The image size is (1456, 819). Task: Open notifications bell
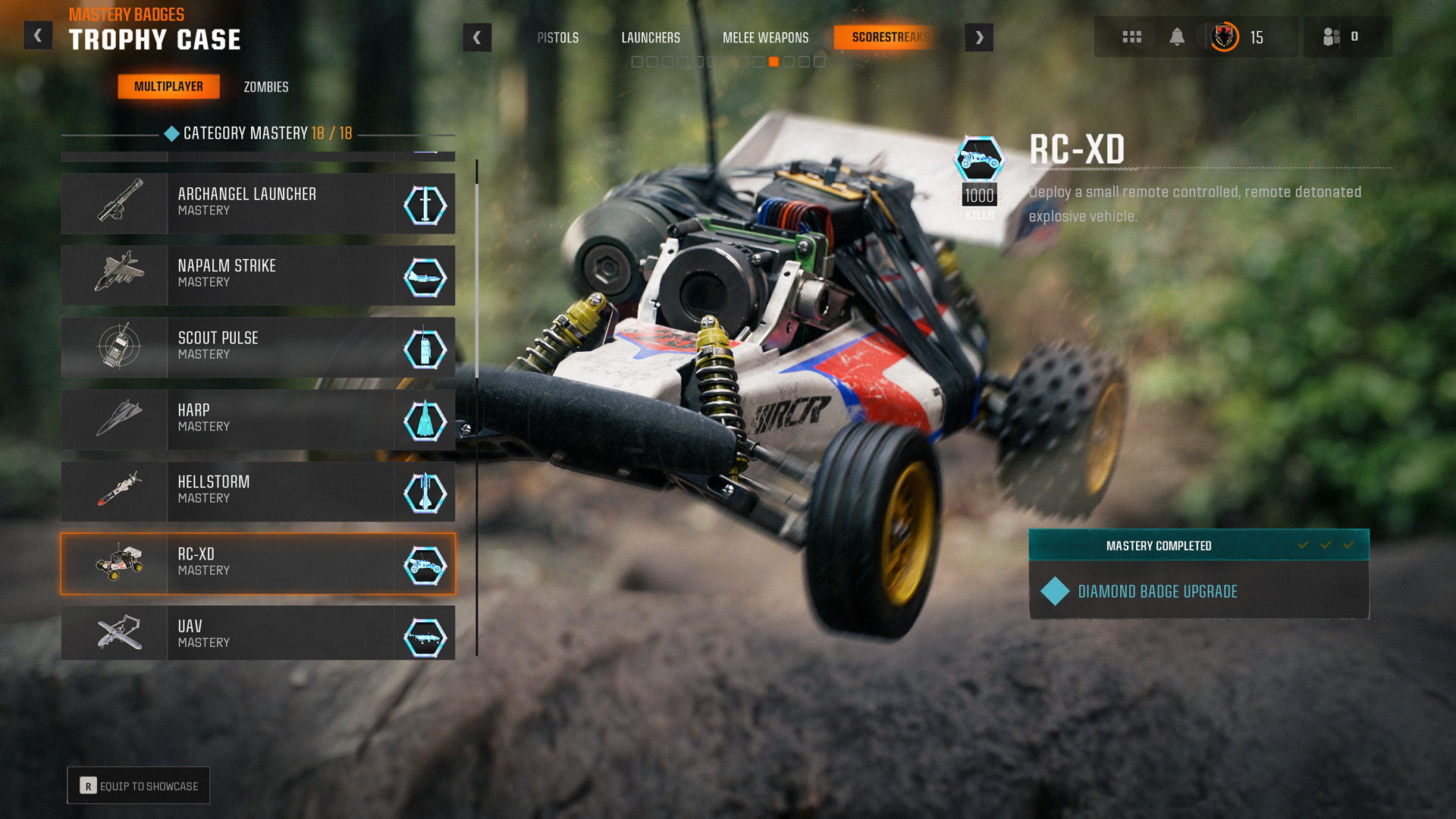tap(1177, 37)
